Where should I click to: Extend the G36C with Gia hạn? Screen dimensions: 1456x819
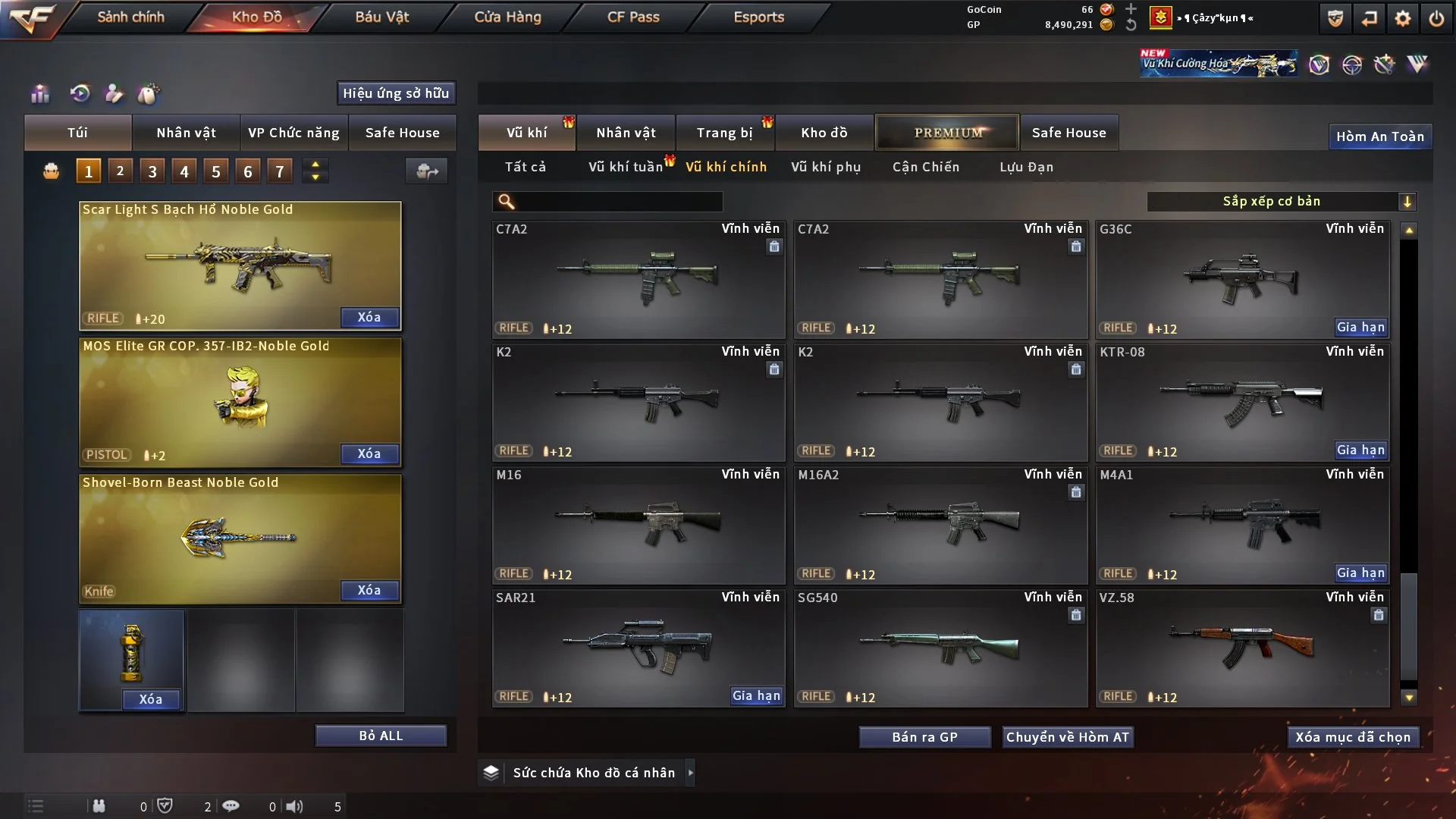[1360, 327]
